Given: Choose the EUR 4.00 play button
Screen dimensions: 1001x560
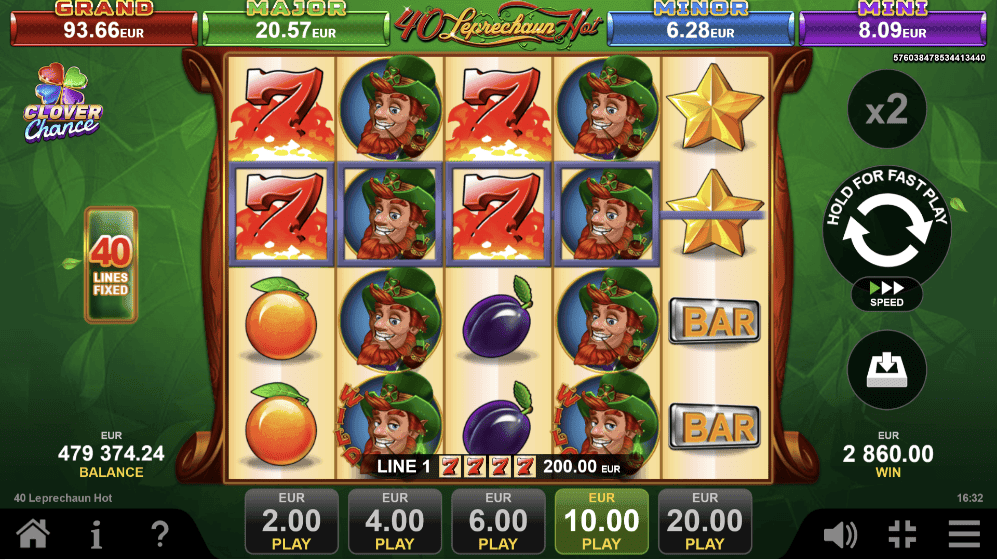Looking at the screenshot, I should [395, 521].
